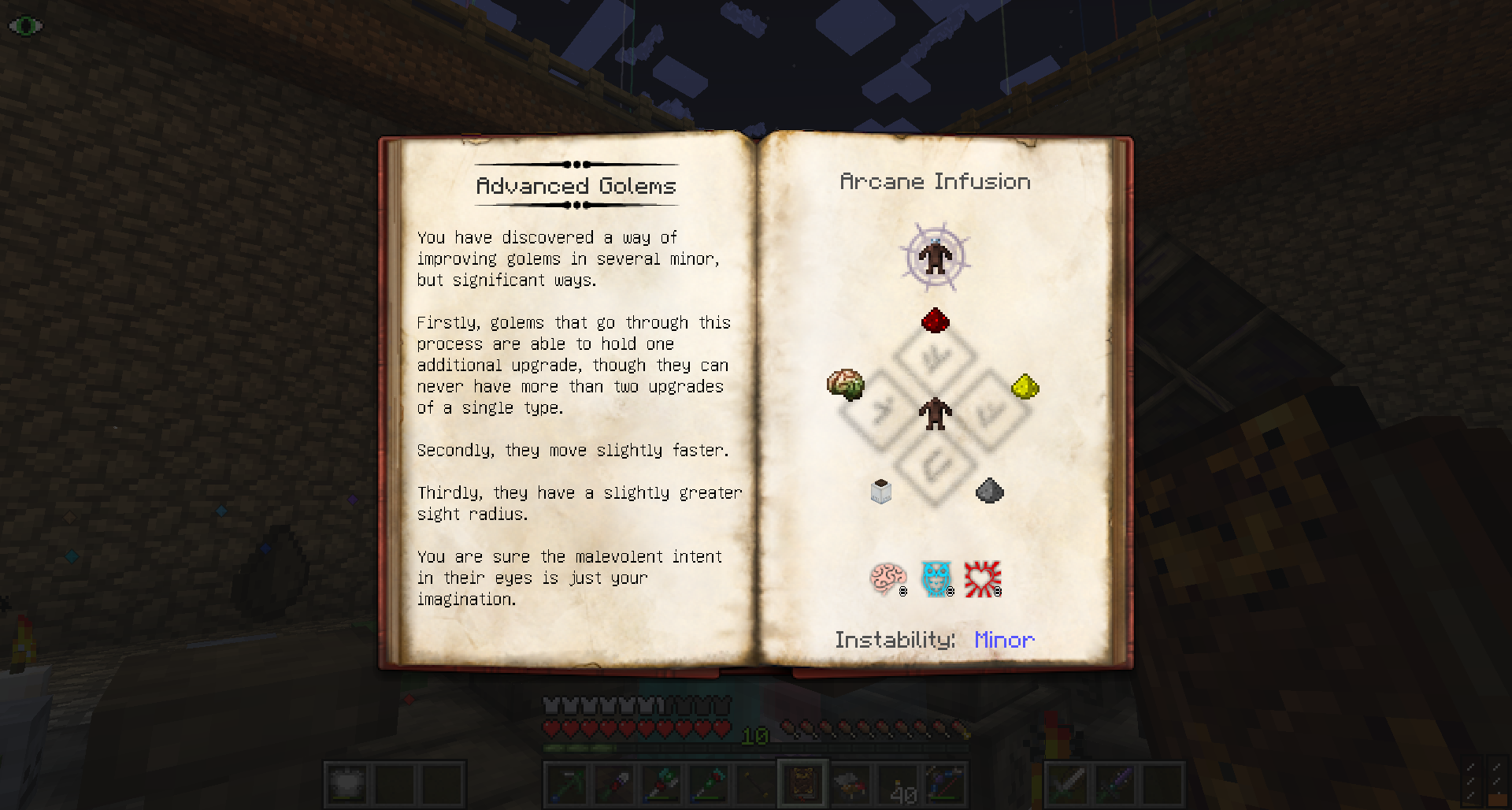Select the white jar ingredient
1512x810 pixels.
click(x=880, y=491)
